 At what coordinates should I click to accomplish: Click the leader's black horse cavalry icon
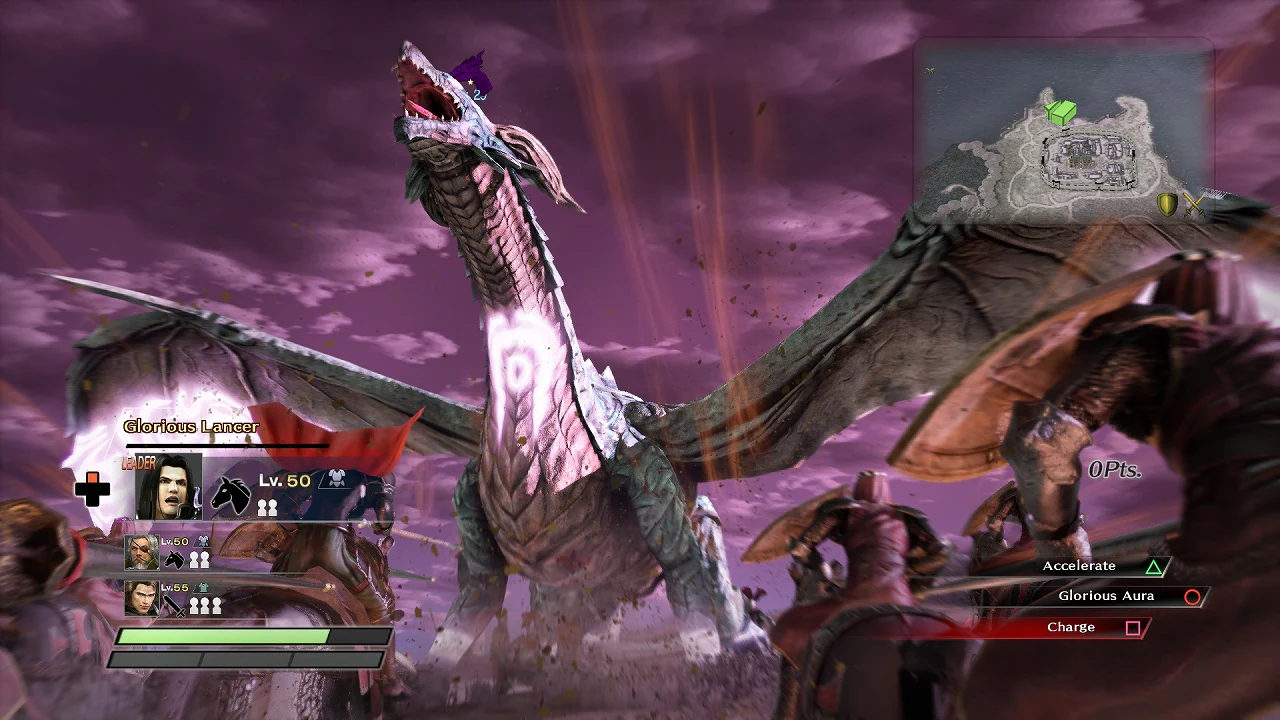click(x=231, y=494)
